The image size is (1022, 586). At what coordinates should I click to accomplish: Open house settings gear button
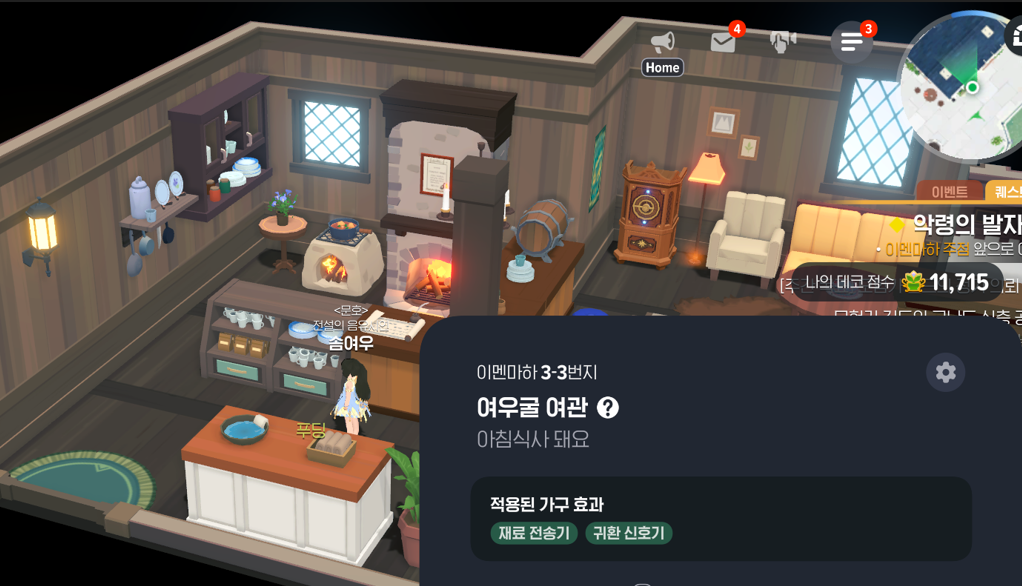tap(945, 373)
